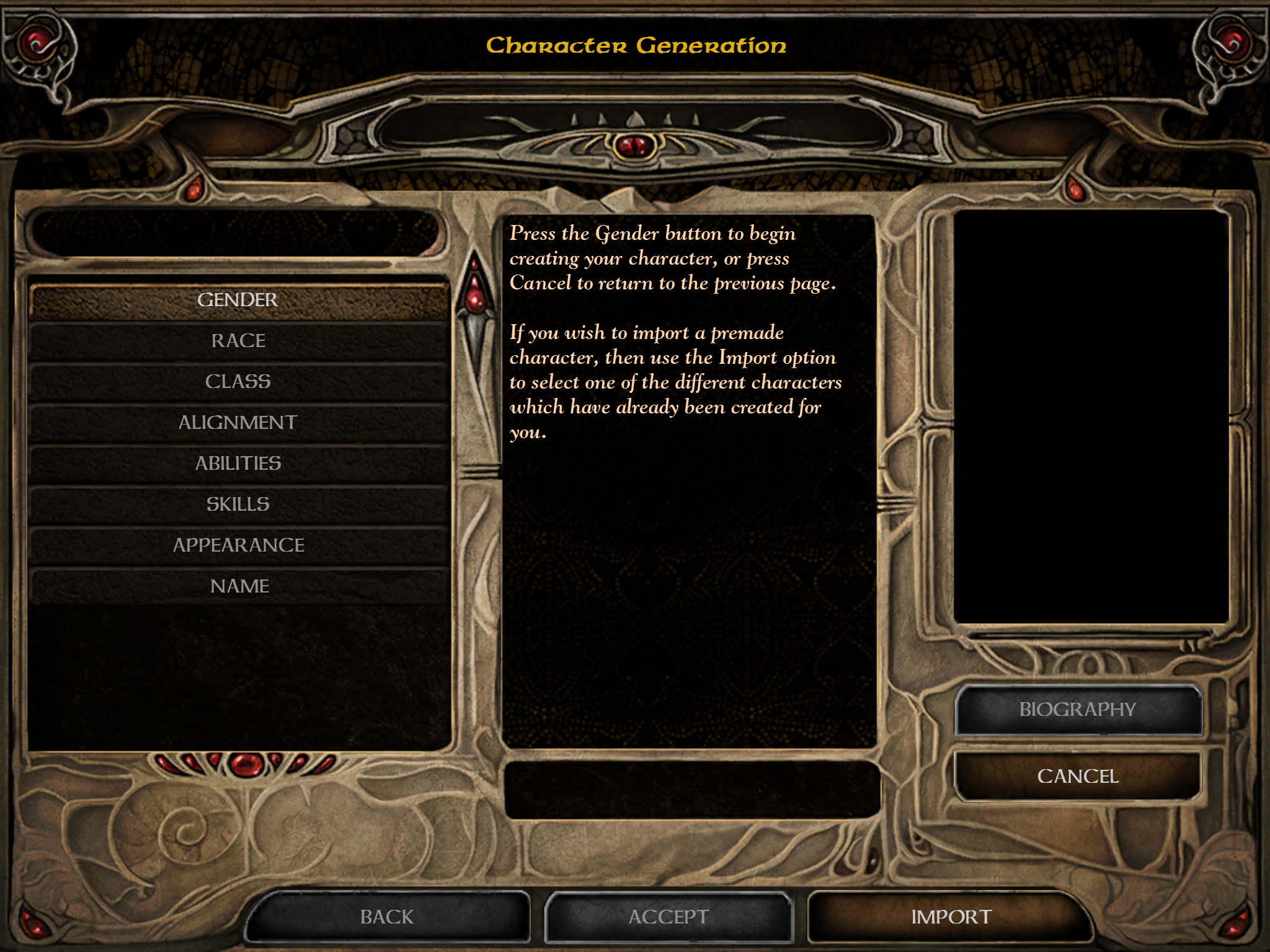Open the Appearance step
The width and height of the screenshot is (1270, 952).
click(x=238, y=545)
